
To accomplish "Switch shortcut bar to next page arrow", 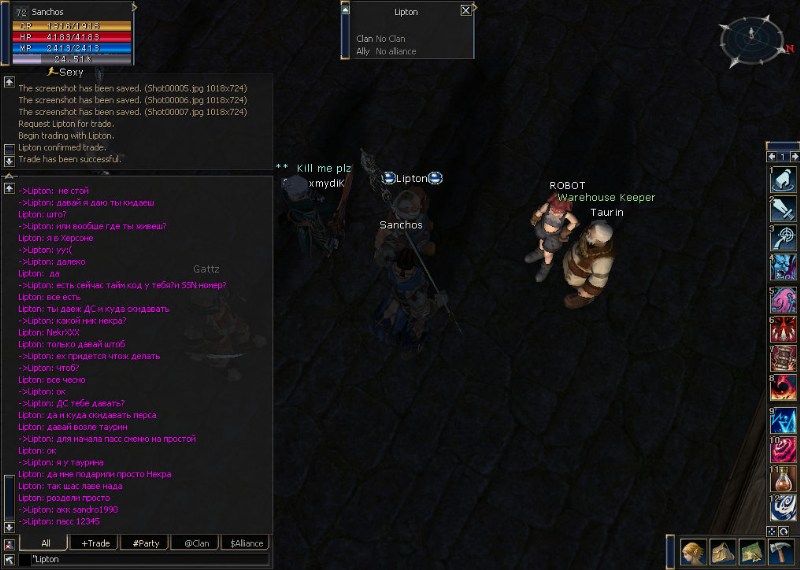I will [x=795, y=156].
